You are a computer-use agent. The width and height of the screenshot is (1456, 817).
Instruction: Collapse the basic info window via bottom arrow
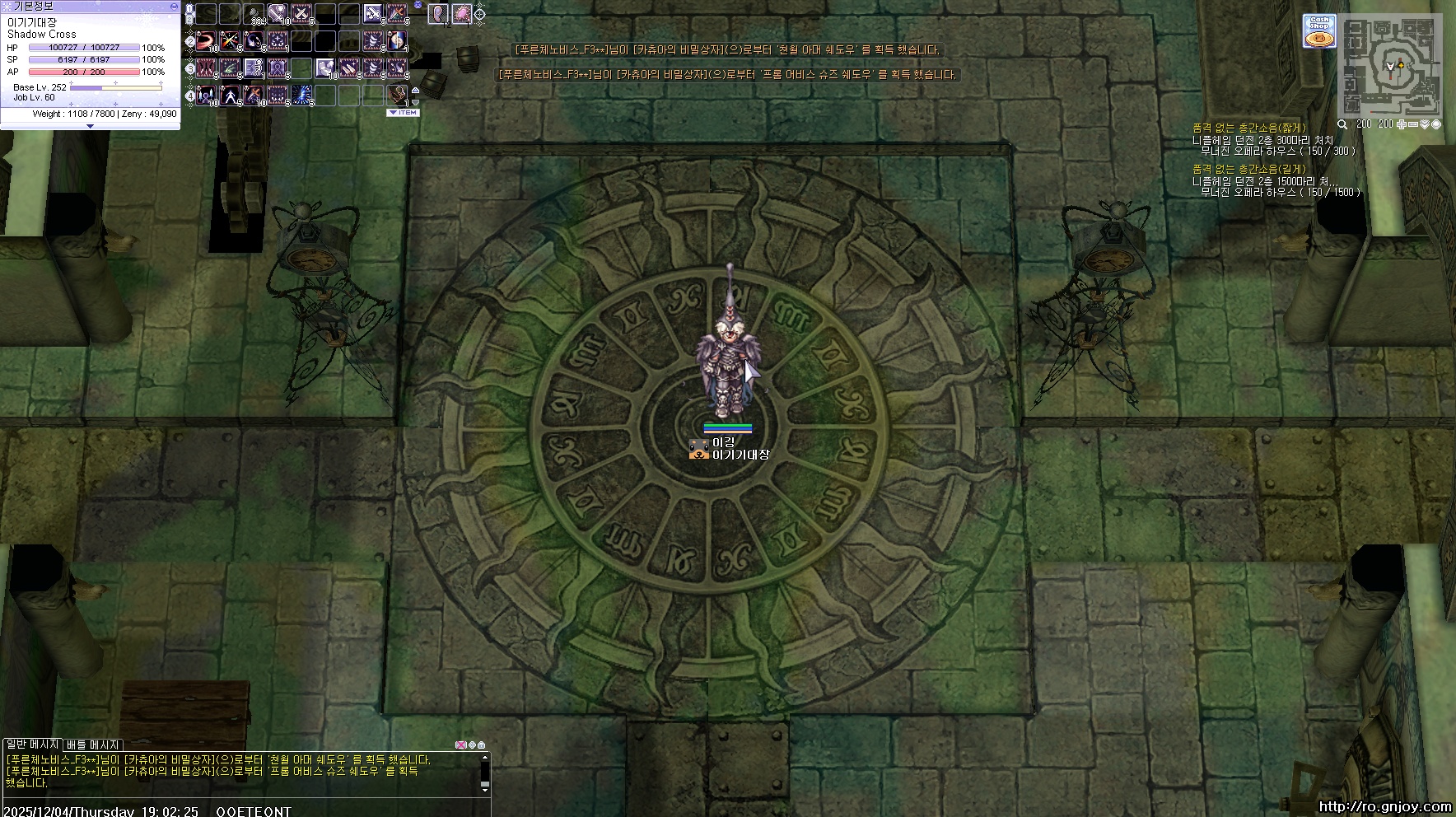tap(90, 127)
